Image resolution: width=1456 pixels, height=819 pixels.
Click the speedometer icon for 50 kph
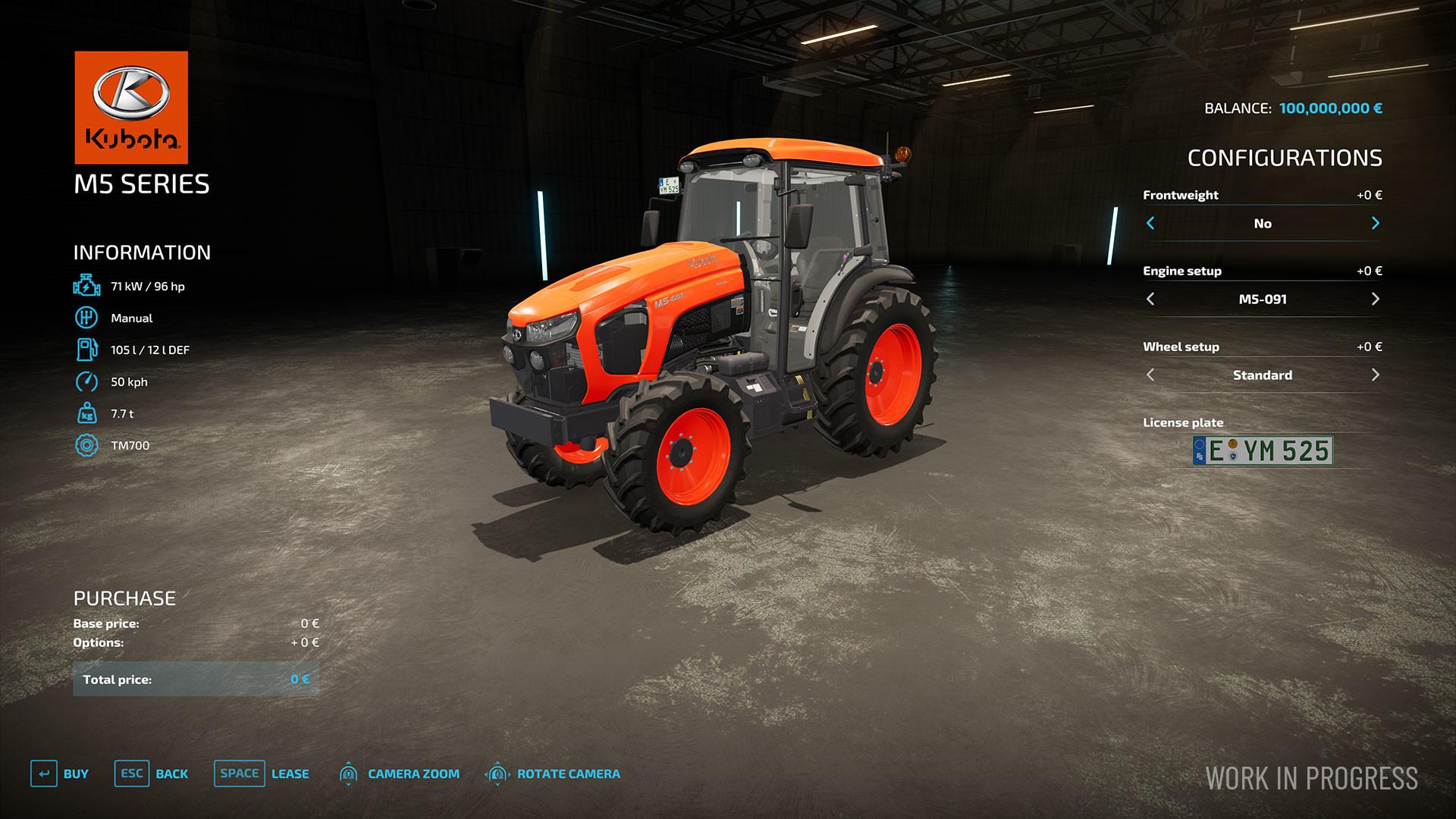[86, 381]
